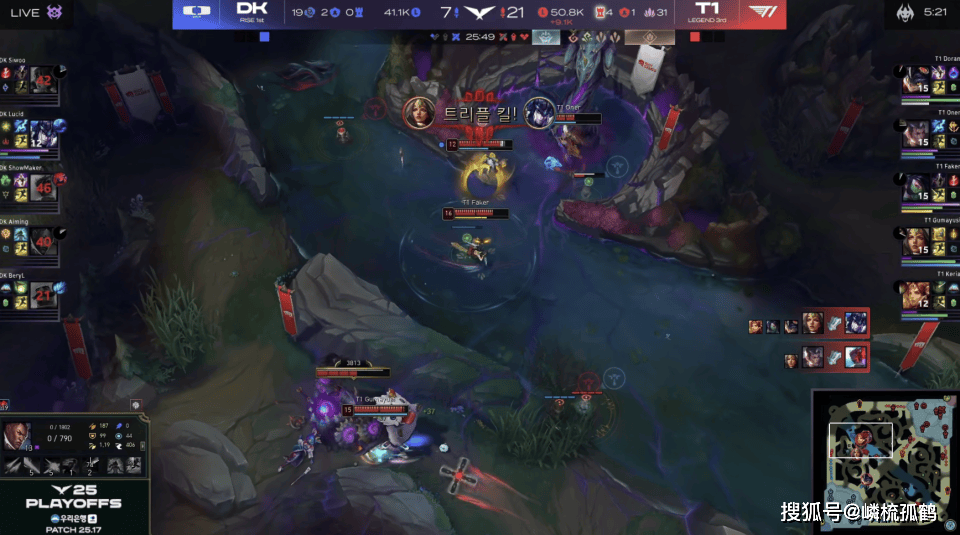This screenshot has height=535, width=960.
Task: Select DK BeryL's champion portrait
Action: point(42,294)
